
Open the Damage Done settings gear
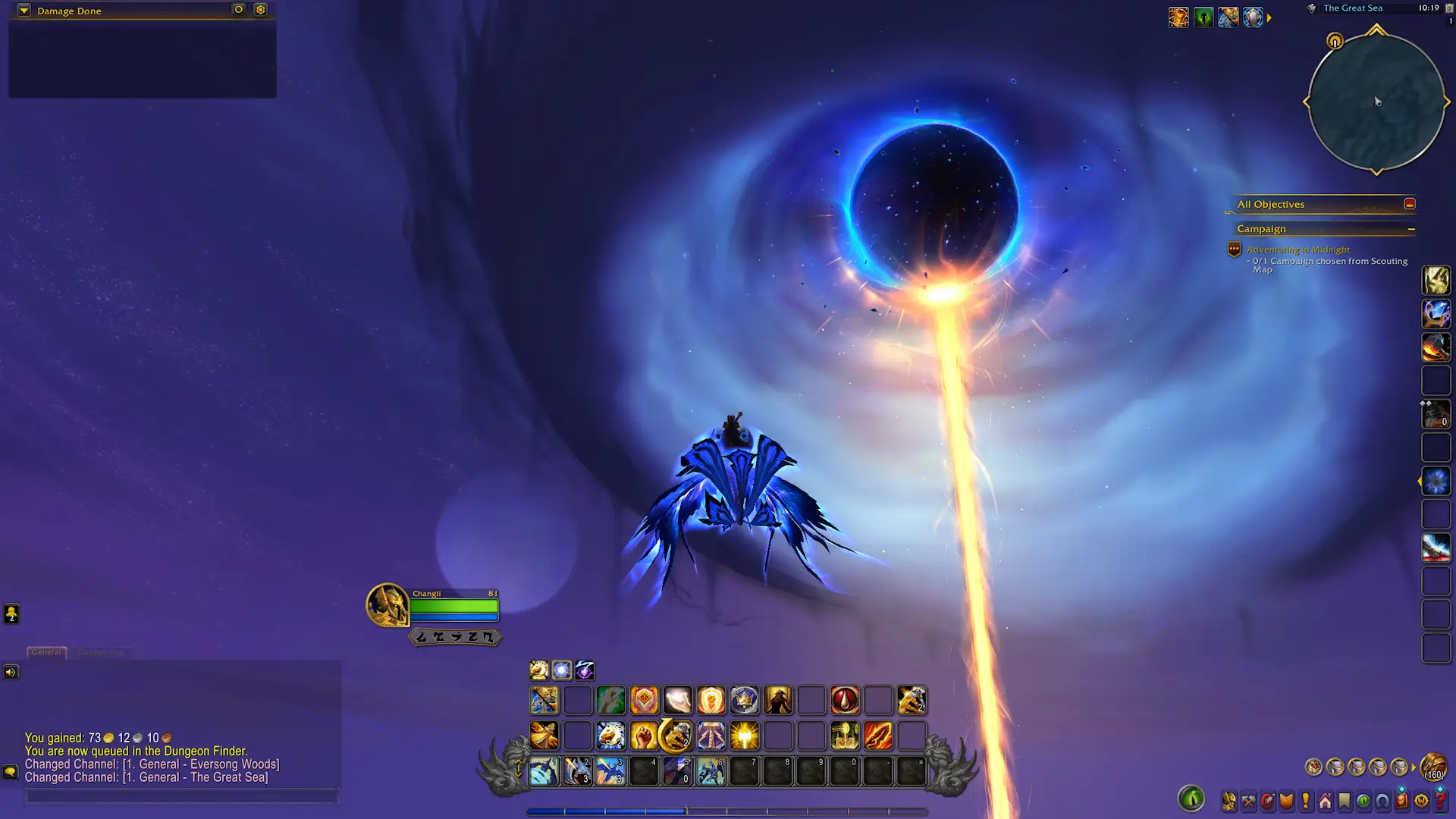[x=260, y=10]
